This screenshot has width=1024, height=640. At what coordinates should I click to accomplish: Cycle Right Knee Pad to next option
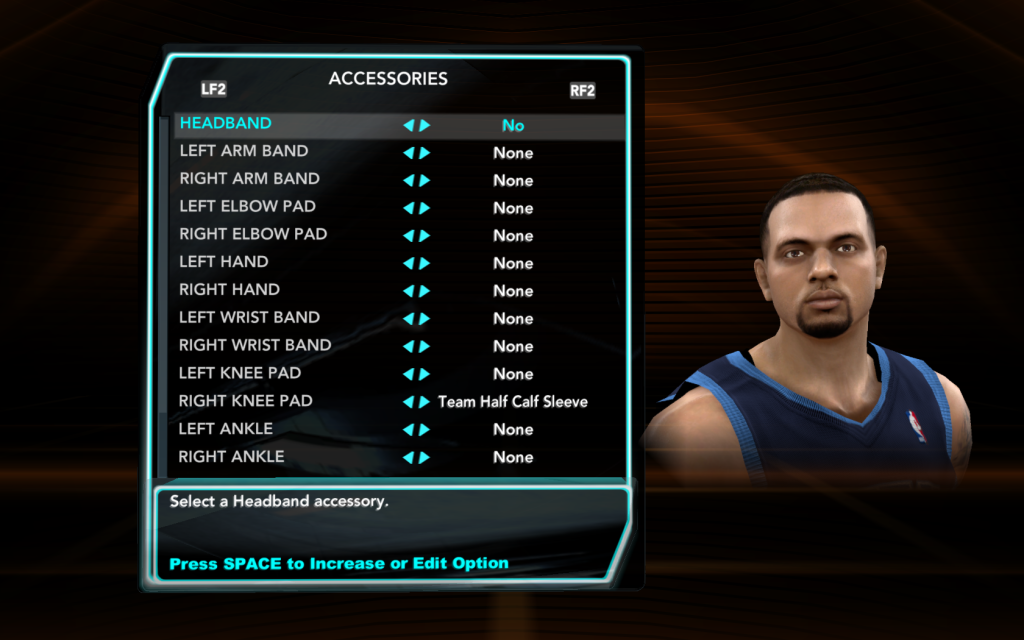[425, 402]
